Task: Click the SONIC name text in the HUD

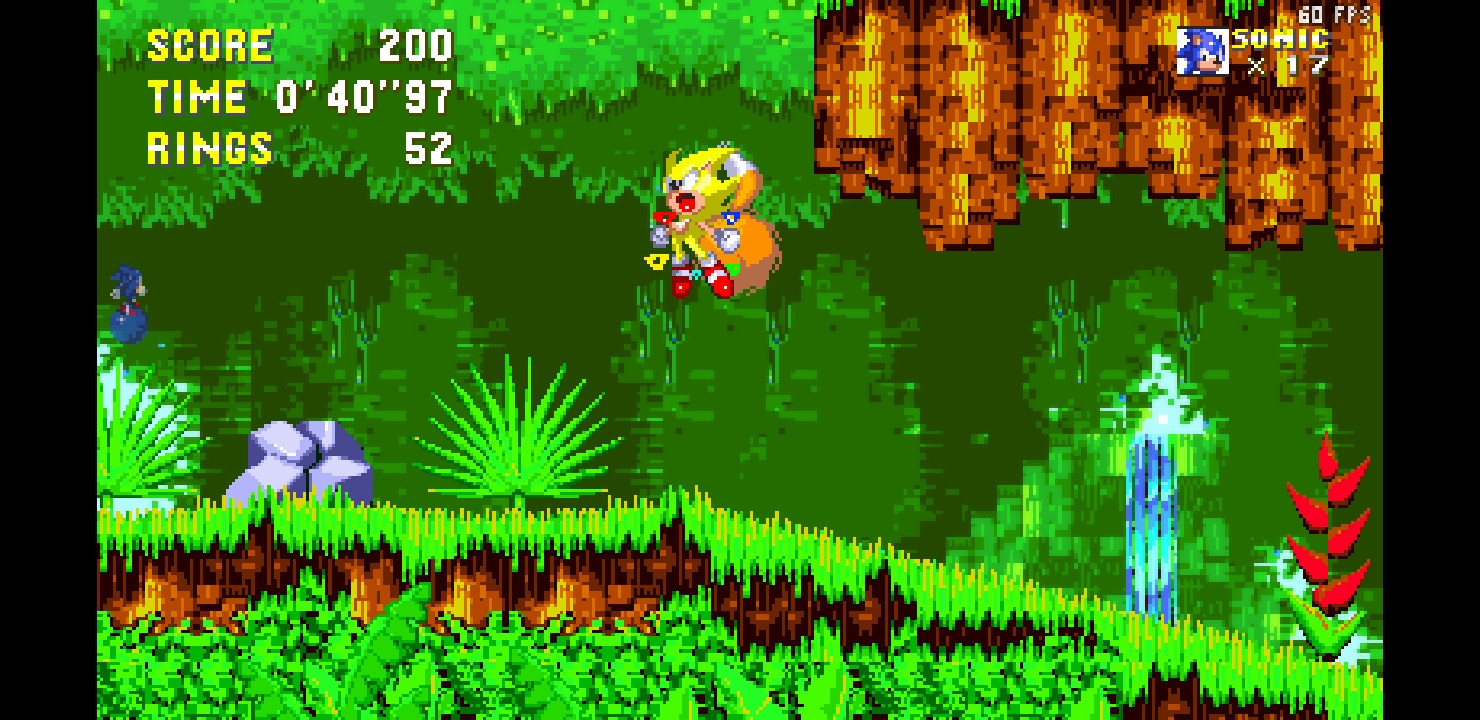Action: 1280,40
